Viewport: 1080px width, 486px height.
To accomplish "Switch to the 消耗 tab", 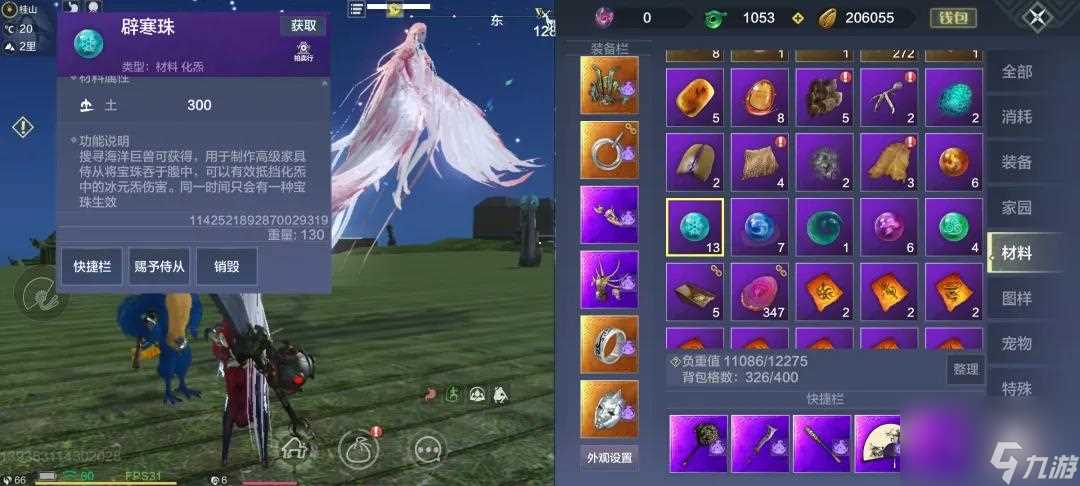I will click(1016, 117).
